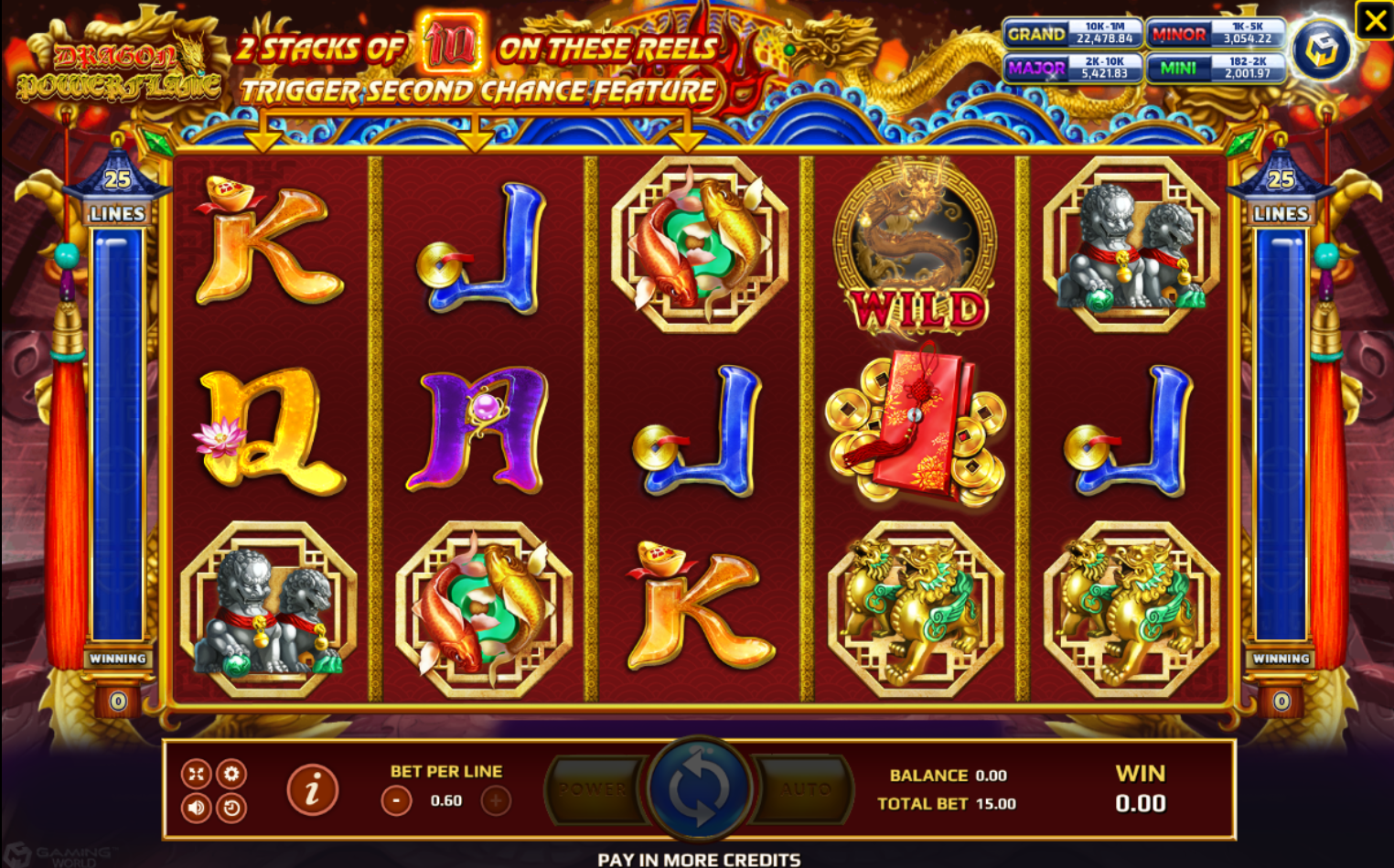Screen dimensions: 1394x868
Task: Click the 25 LINES lantern on the right
Action: coord(1281,192)
